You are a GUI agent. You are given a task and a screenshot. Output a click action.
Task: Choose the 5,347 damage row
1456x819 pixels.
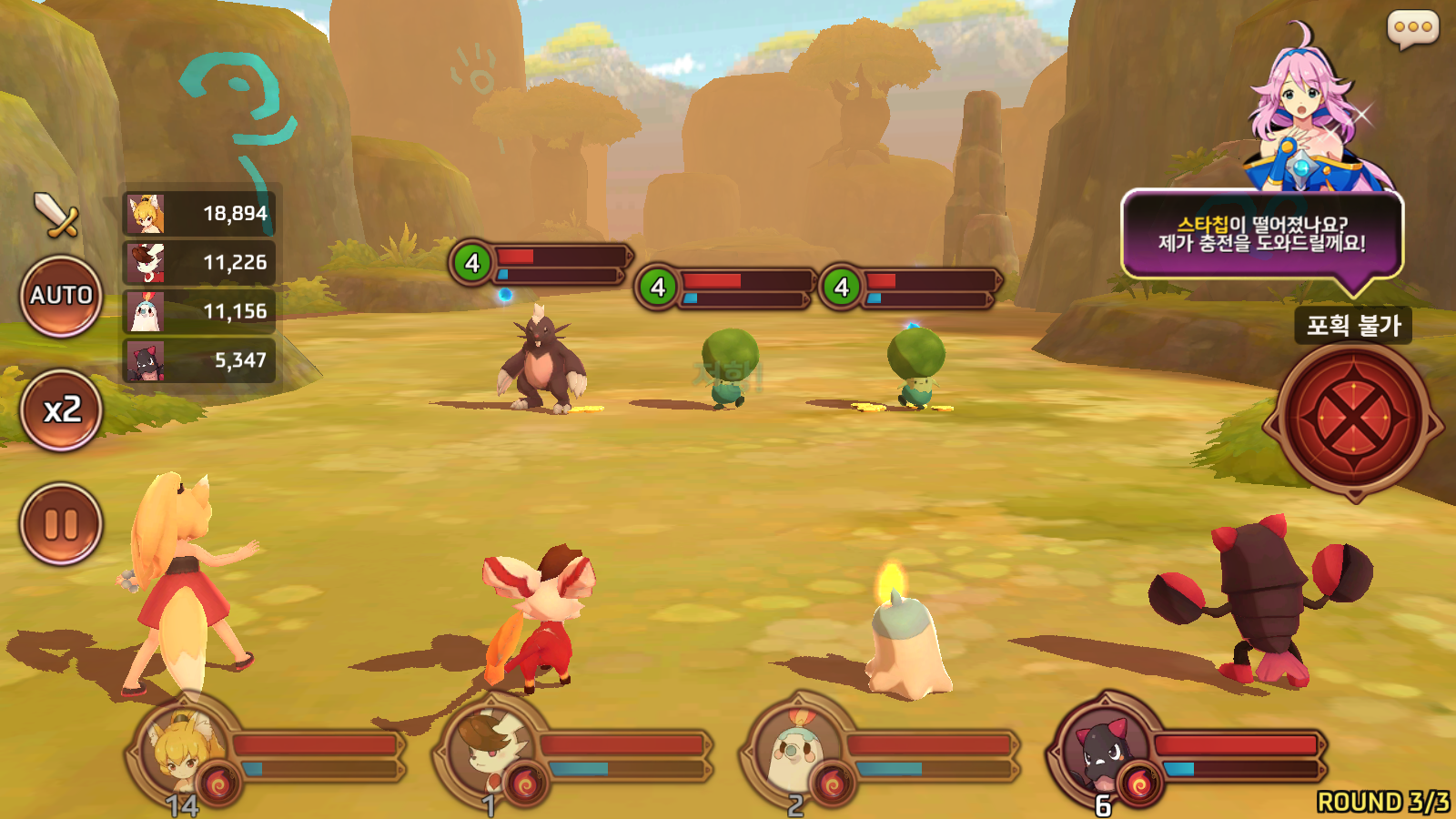[x=199, y=361]
